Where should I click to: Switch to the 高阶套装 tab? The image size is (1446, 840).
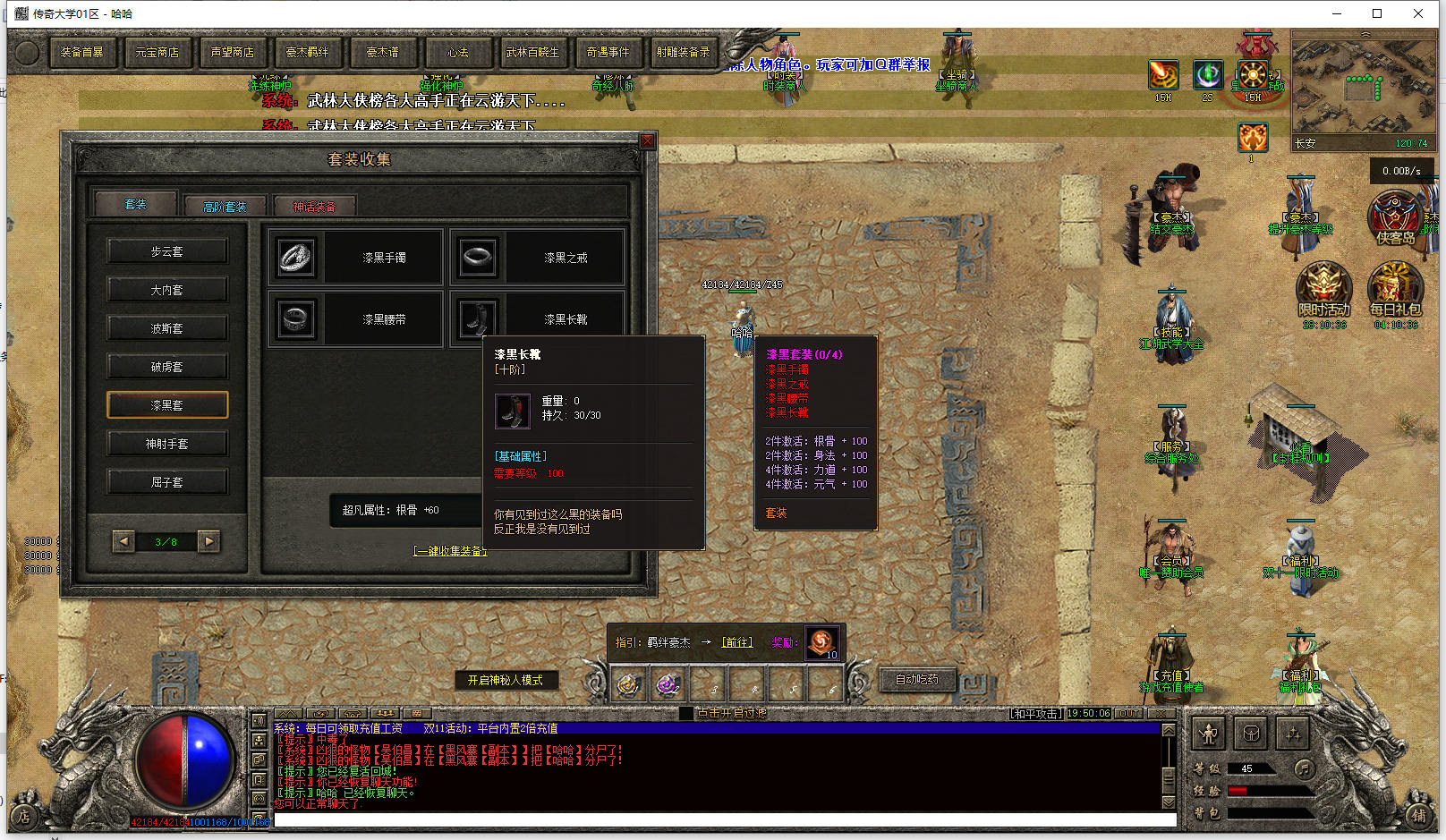click(225, 207)
